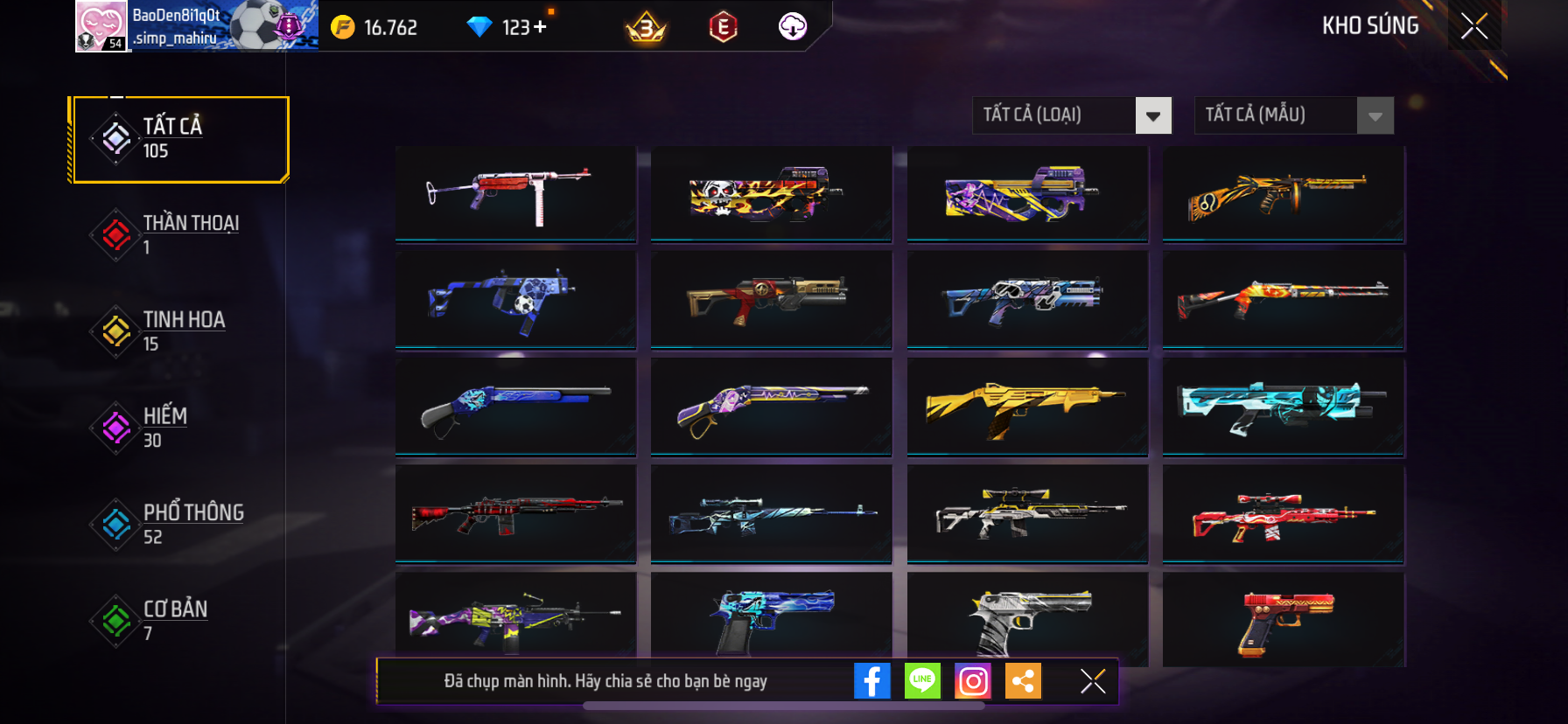This screenshot has height=724, width=1568.
Task: Add diamonds with the plus button
Action: [540, 27]
